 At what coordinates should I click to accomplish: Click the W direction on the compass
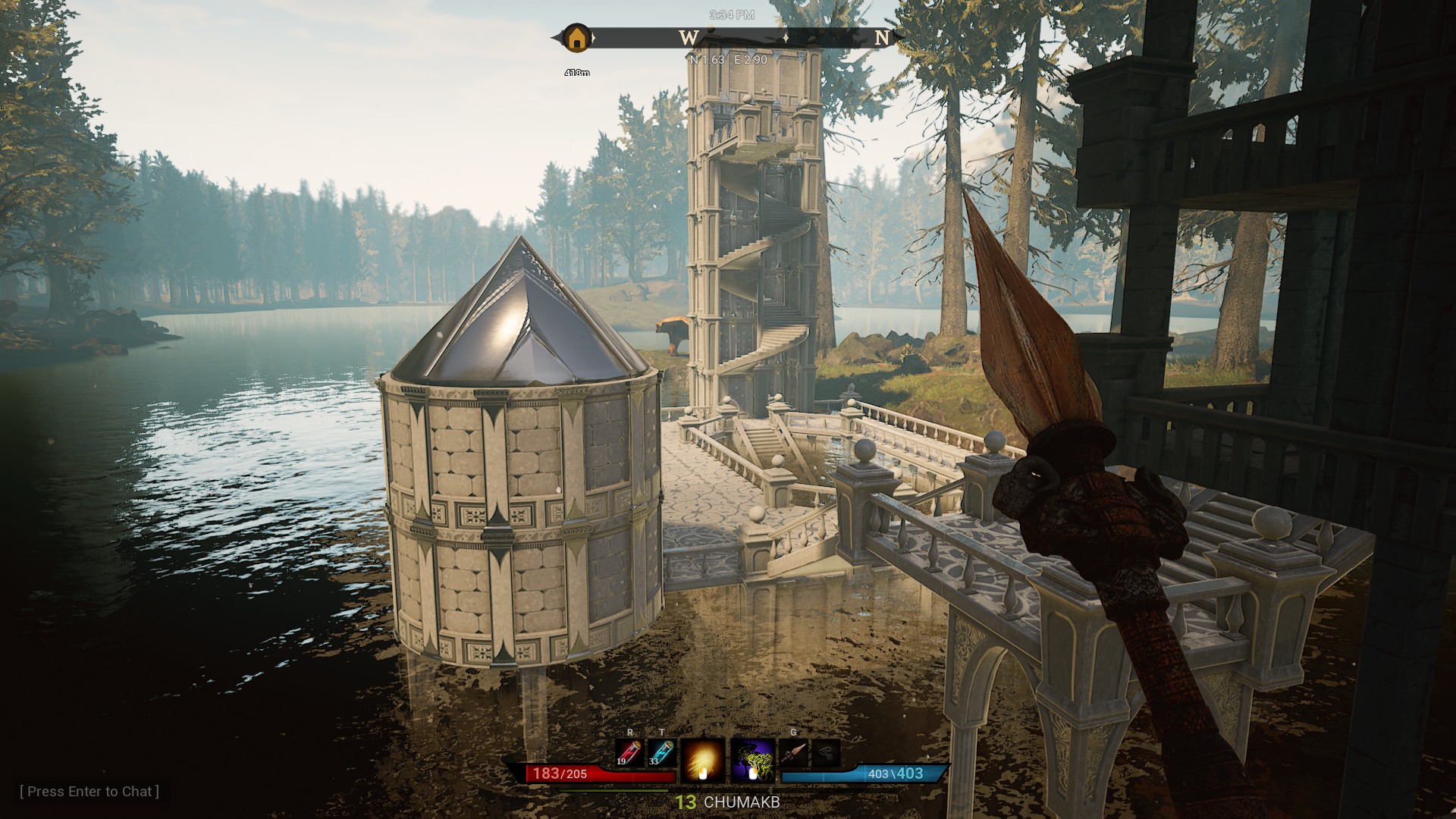pyautogui.click(x=688, y=38)
